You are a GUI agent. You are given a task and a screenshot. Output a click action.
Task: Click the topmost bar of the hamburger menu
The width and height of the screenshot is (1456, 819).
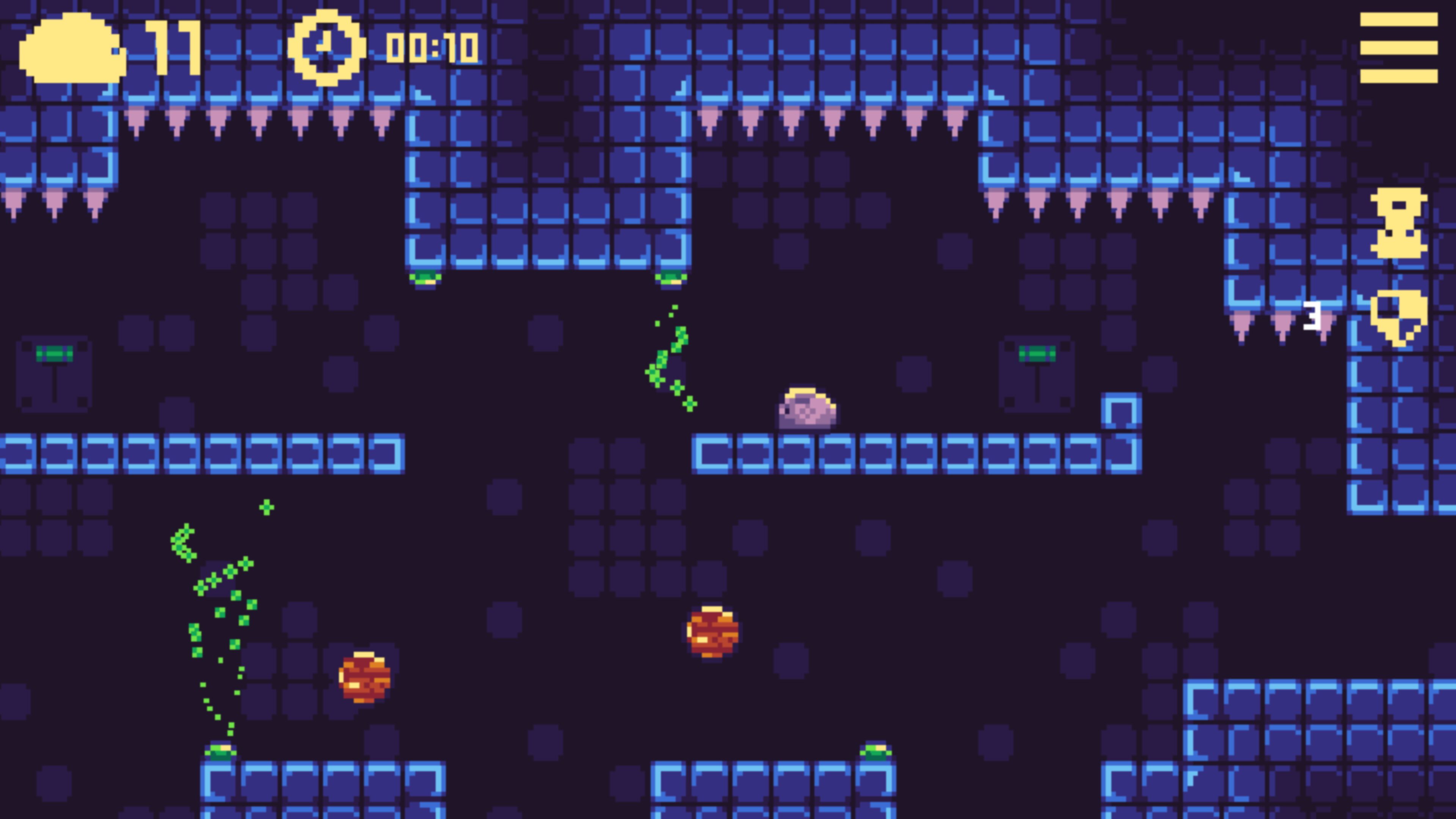click(x=1399, y=20)
